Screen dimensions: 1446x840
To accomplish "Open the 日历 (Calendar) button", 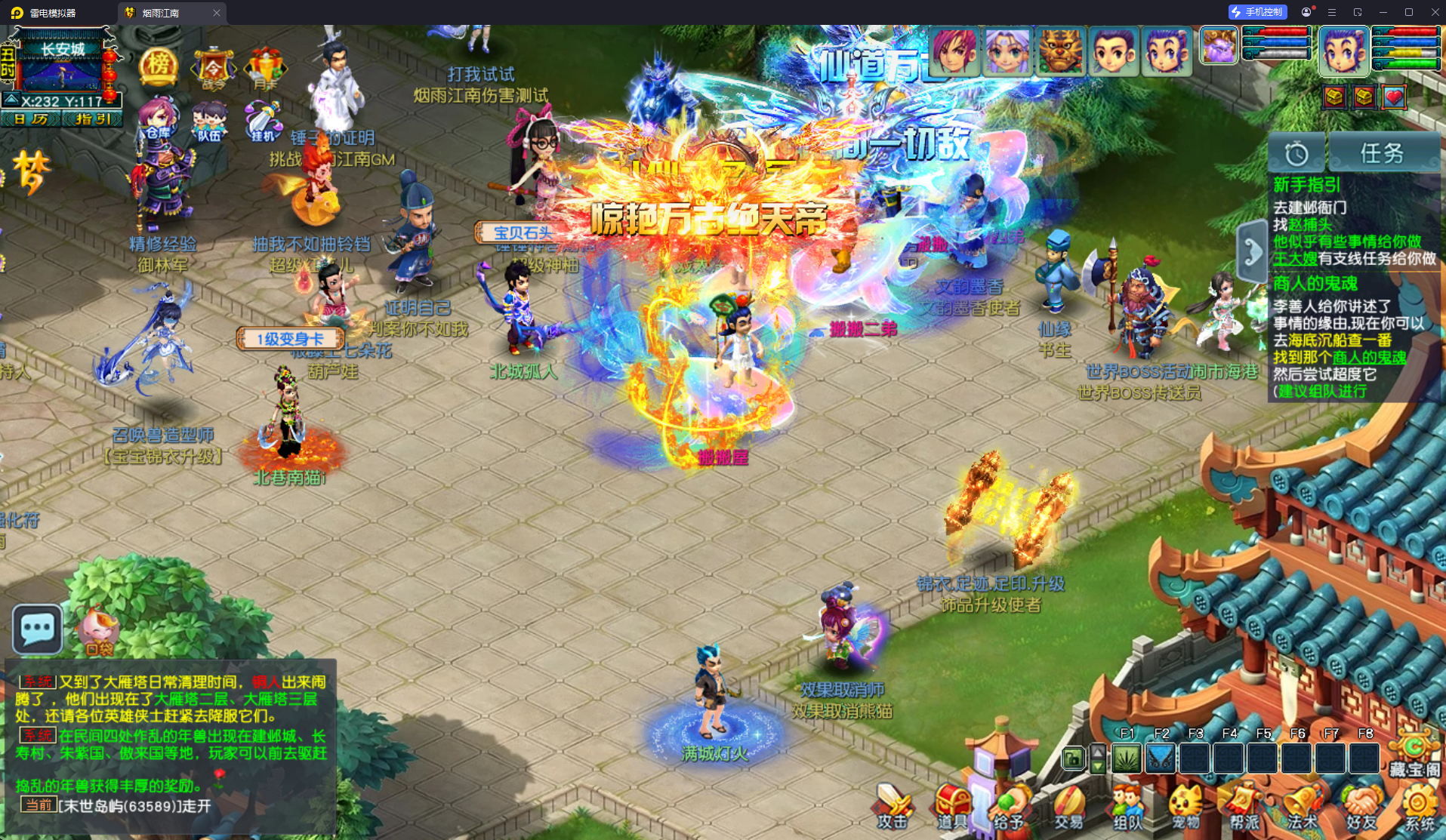I will coord(31,118).
